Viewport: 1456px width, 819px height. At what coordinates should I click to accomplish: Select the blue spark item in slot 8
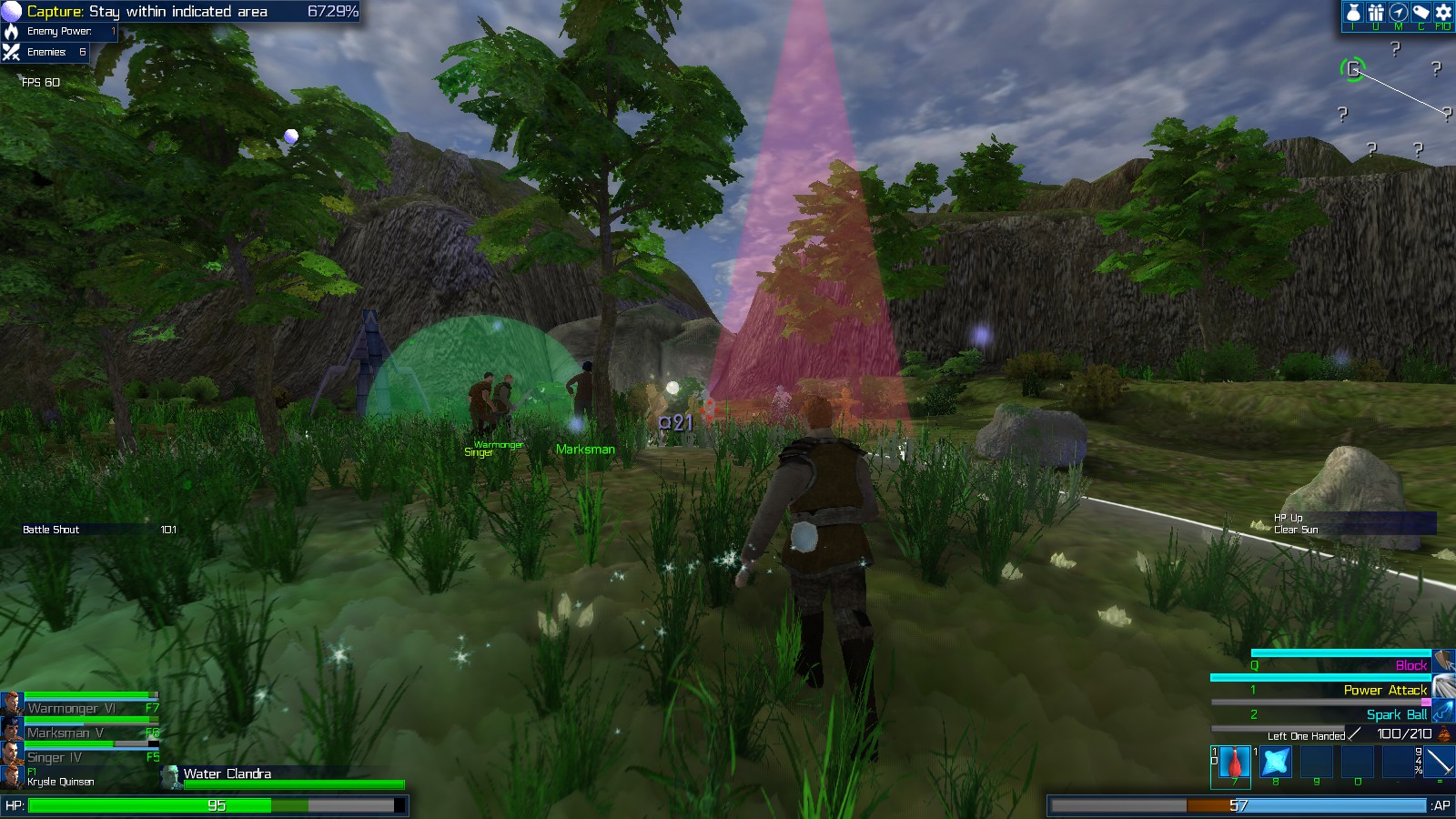point(1276,762)
